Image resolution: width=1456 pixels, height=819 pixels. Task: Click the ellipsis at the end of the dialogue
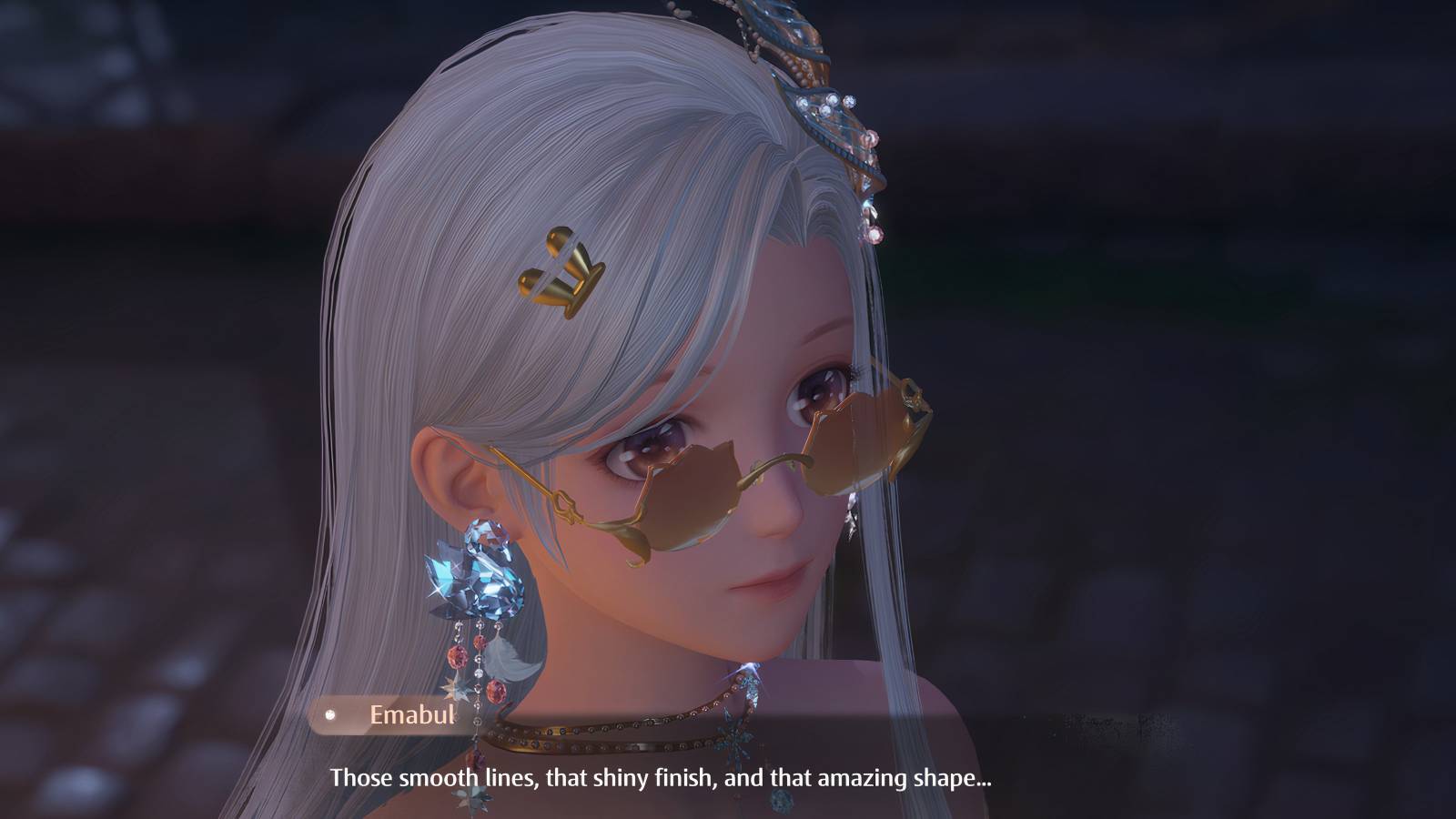(x=983, y=784)
